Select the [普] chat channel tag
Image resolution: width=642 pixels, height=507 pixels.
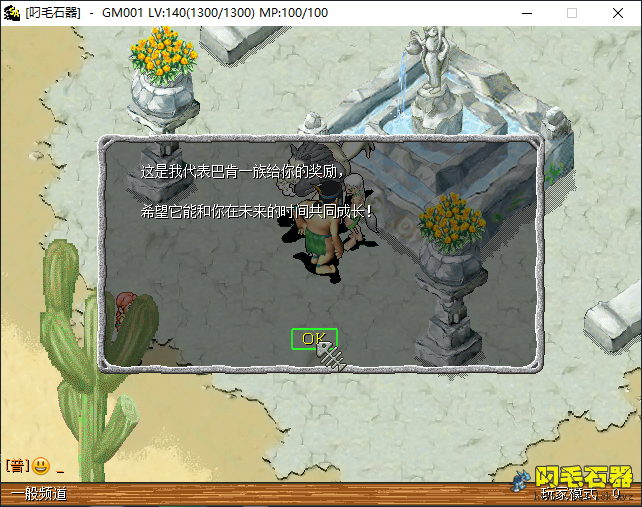(17, 466)
